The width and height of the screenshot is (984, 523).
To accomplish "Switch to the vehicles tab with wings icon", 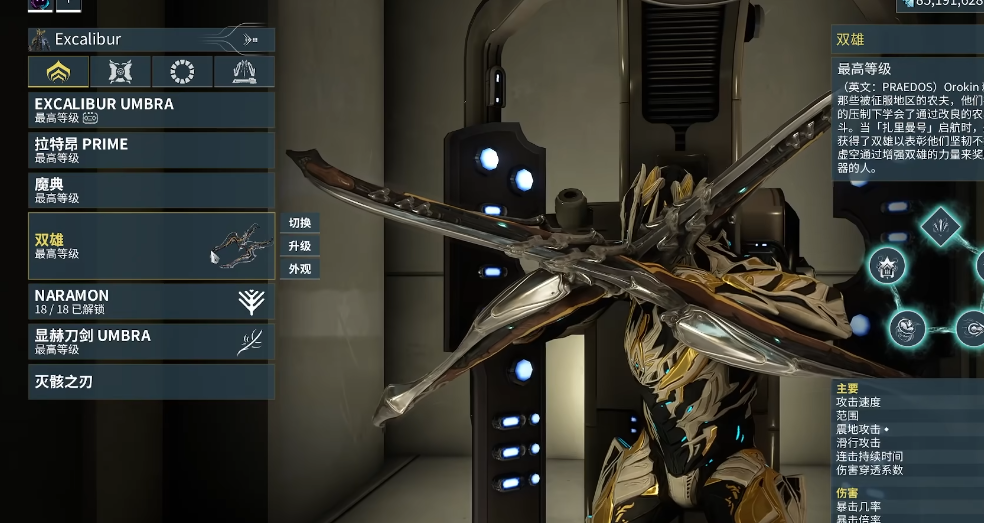I will [244, 72].
